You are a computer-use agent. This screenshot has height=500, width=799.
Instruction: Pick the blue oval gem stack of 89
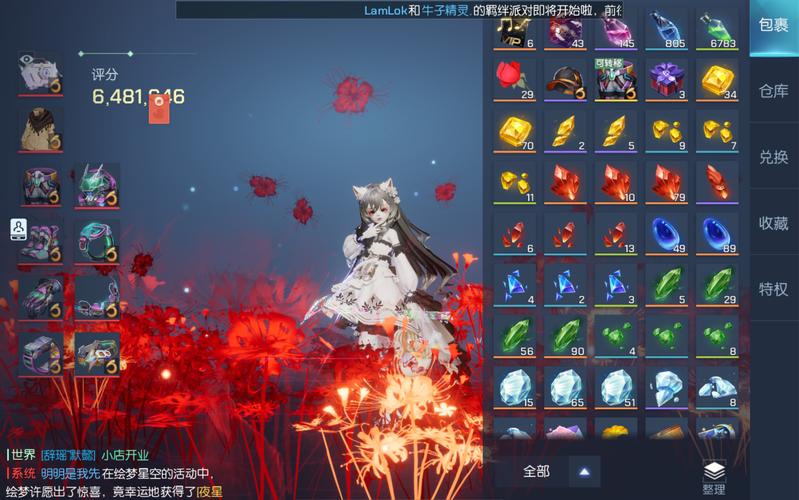tap(718, 235)
